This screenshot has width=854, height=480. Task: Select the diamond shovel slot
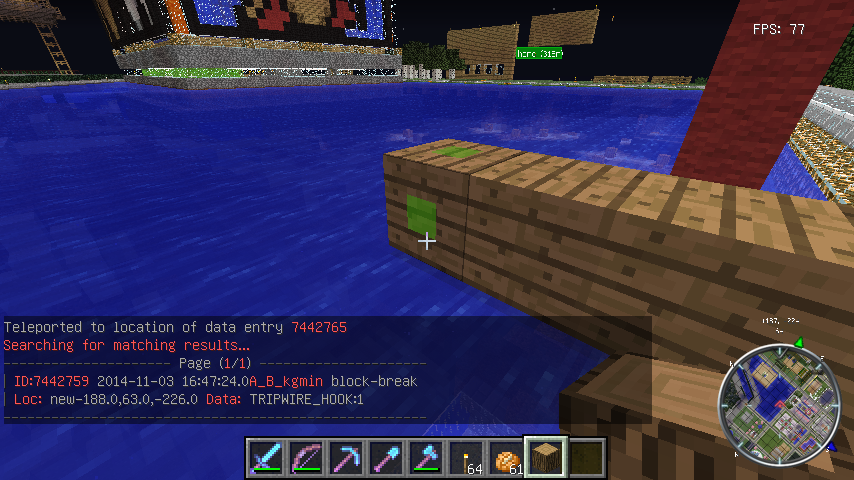coord(385,457)
